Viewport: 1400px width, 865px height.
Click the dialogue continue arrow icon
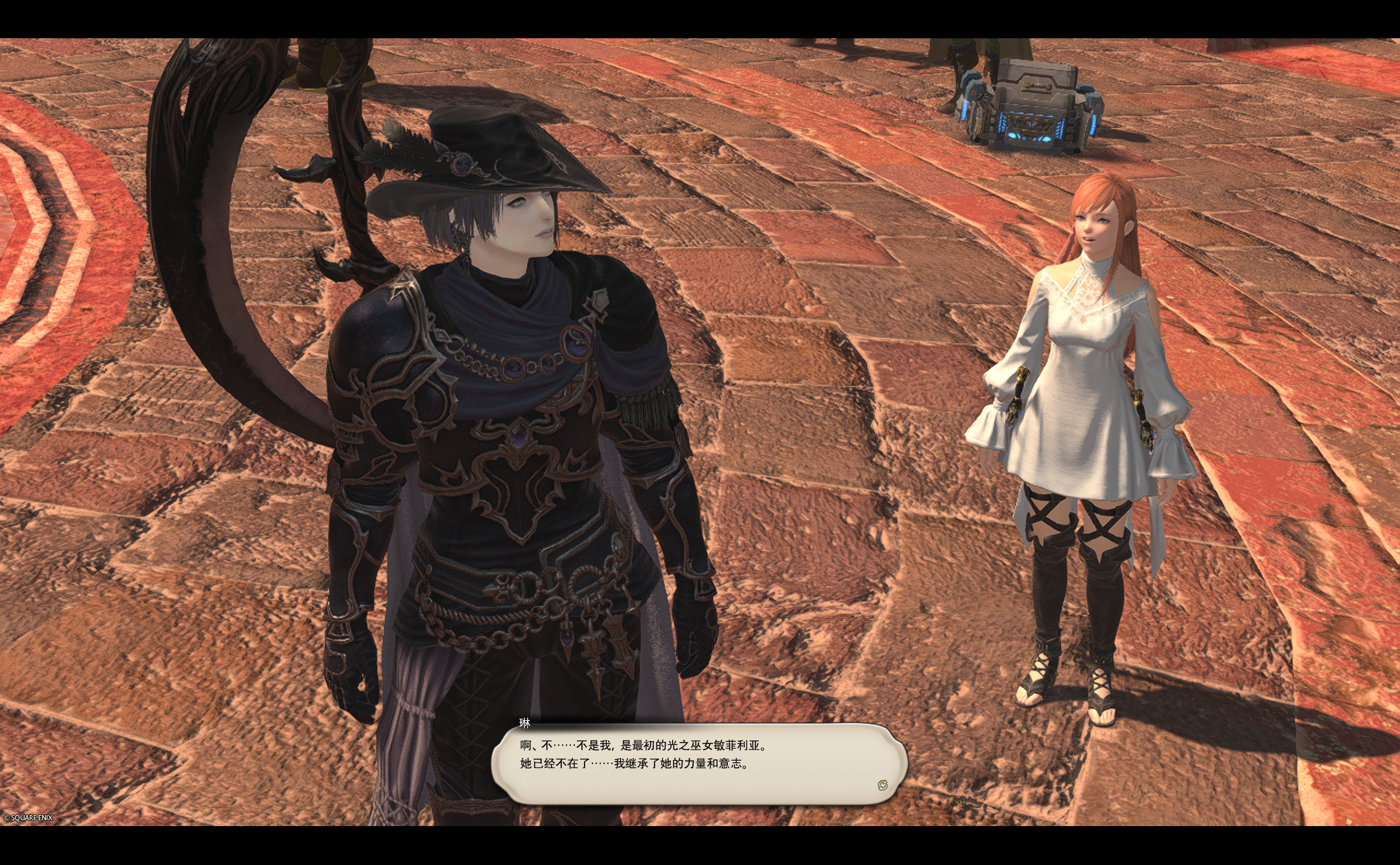pos(882,785)
